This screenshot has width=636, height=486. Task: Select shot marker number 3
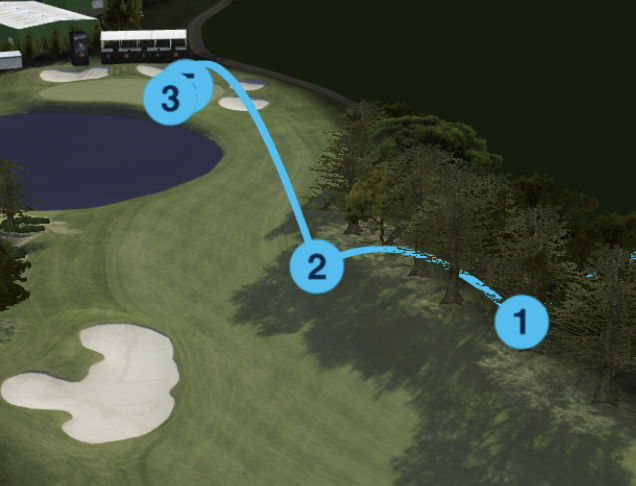click(170, 98)
